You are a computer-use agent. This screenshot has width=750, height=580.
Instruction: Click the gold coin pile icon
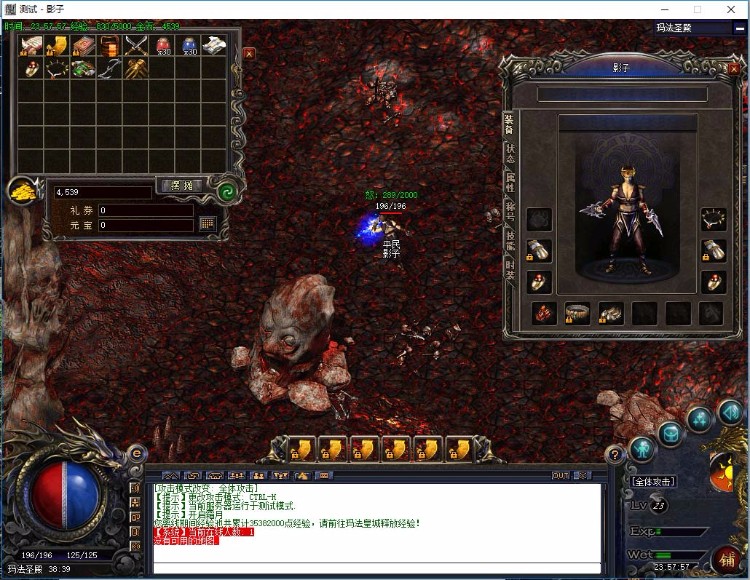23,193
